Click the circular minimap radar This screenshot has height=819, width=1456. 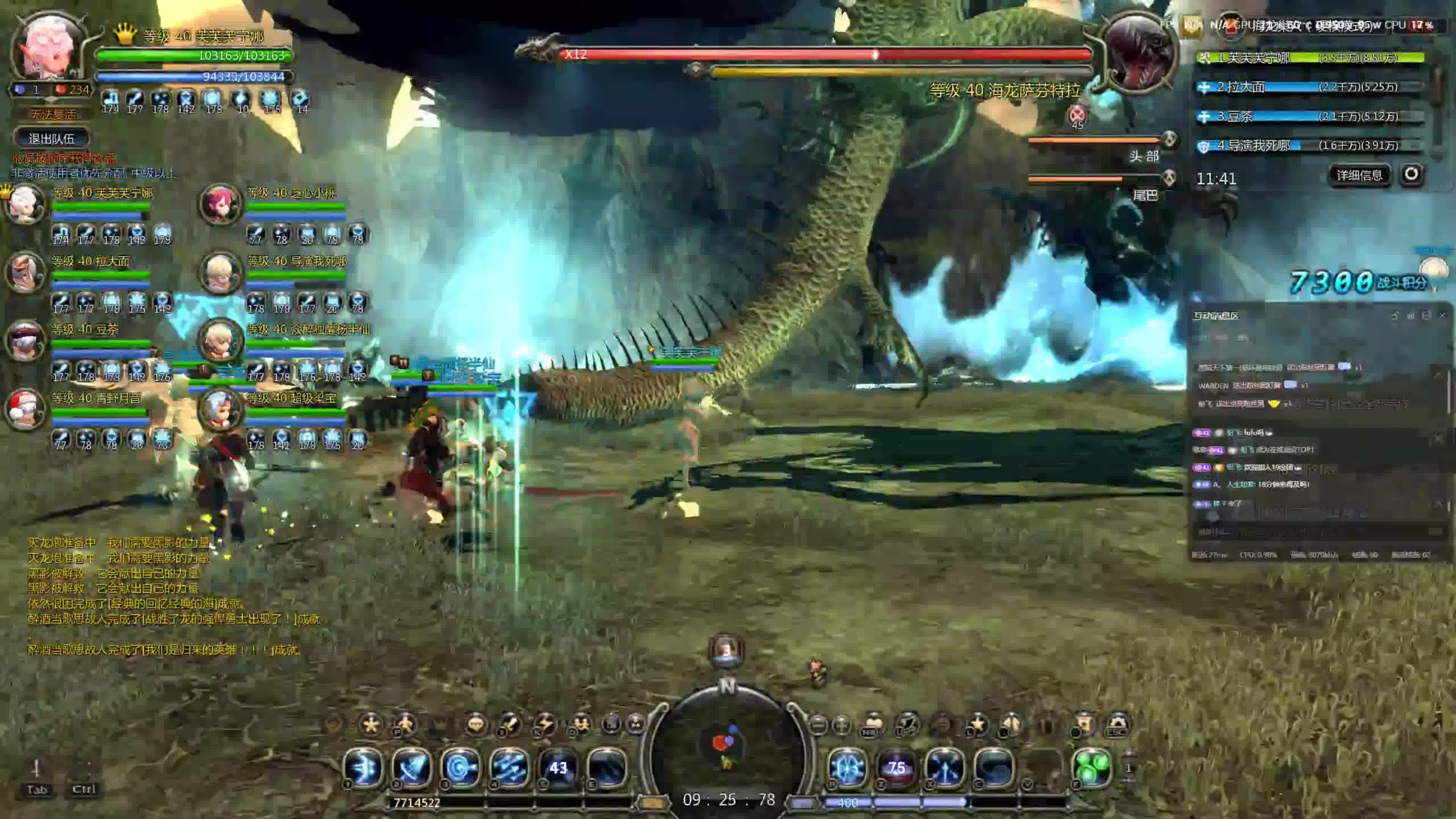coord(728,746)
